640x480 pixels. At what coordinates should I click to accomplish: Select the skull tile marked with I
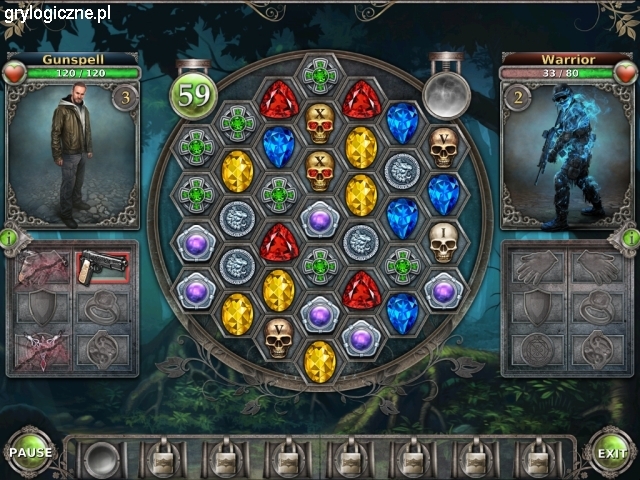pyautogui.click(x=443, y=240)
